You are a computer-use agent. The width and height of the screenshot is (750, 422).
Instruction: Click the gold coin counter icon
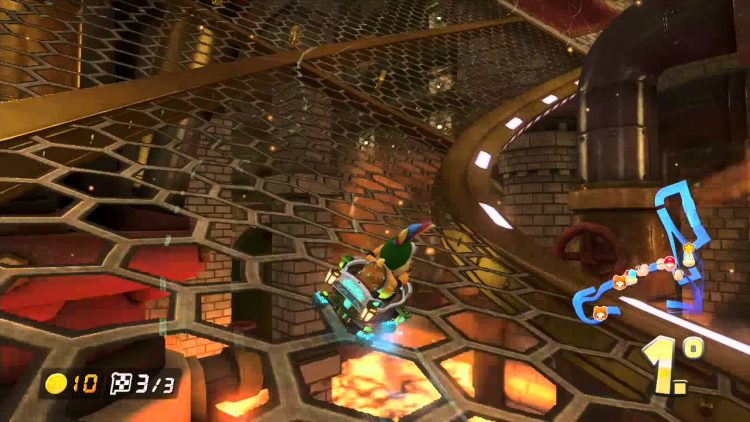(57, 383)
